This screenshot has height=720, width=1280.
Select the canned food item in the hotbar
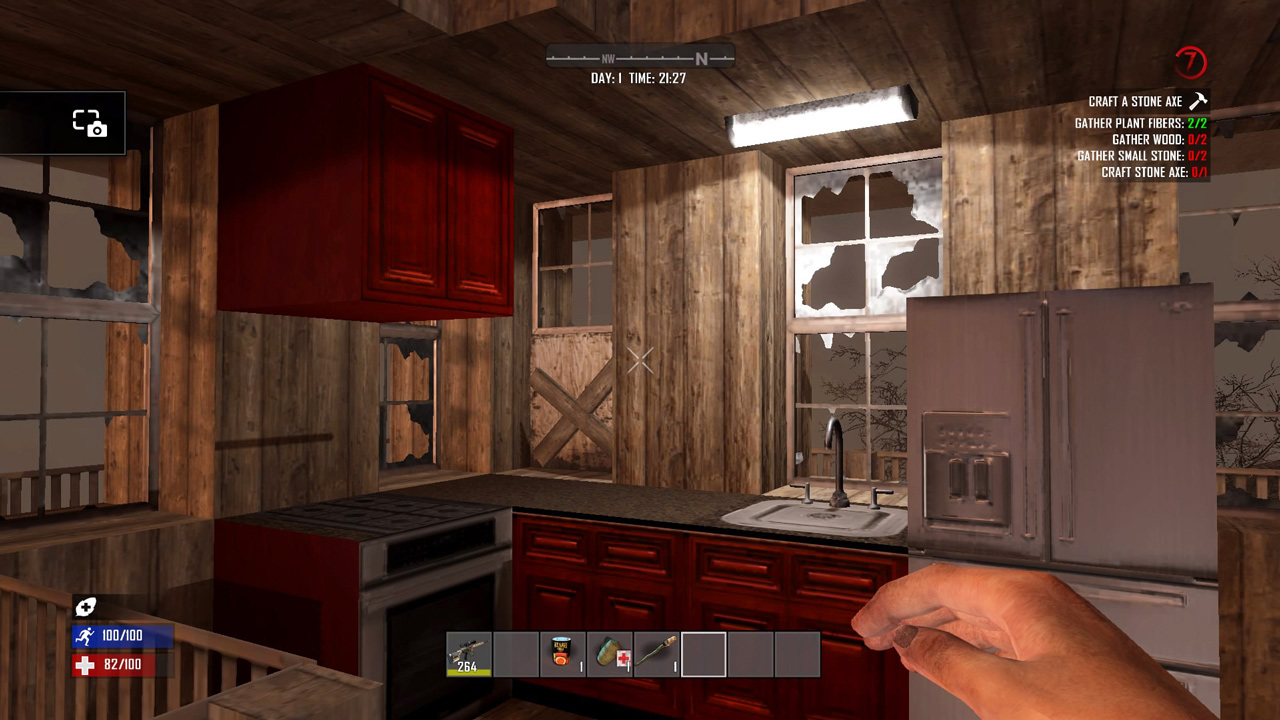563,652
